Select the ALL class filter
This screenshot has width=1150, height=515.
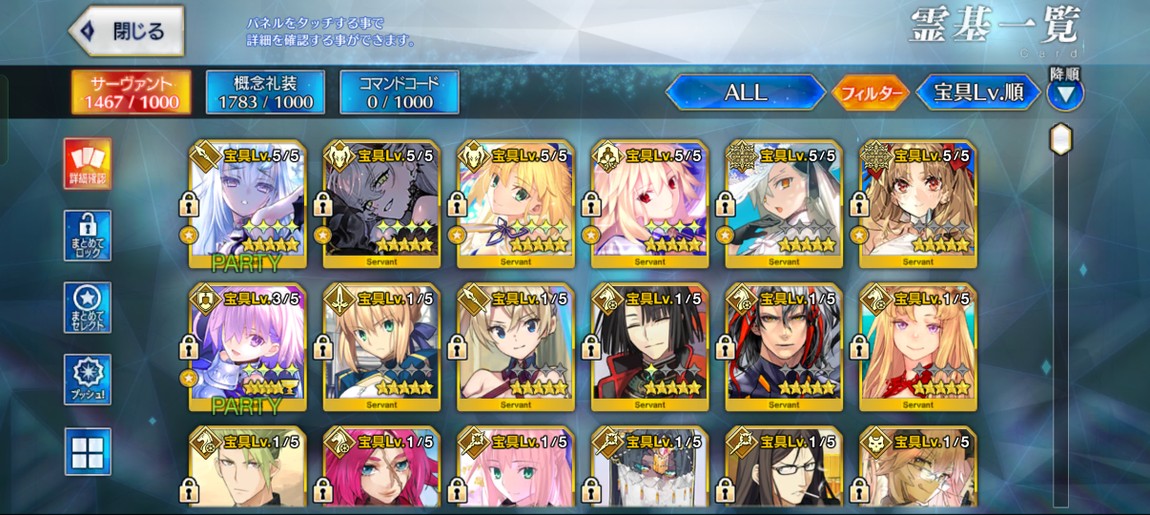point(745,93)
